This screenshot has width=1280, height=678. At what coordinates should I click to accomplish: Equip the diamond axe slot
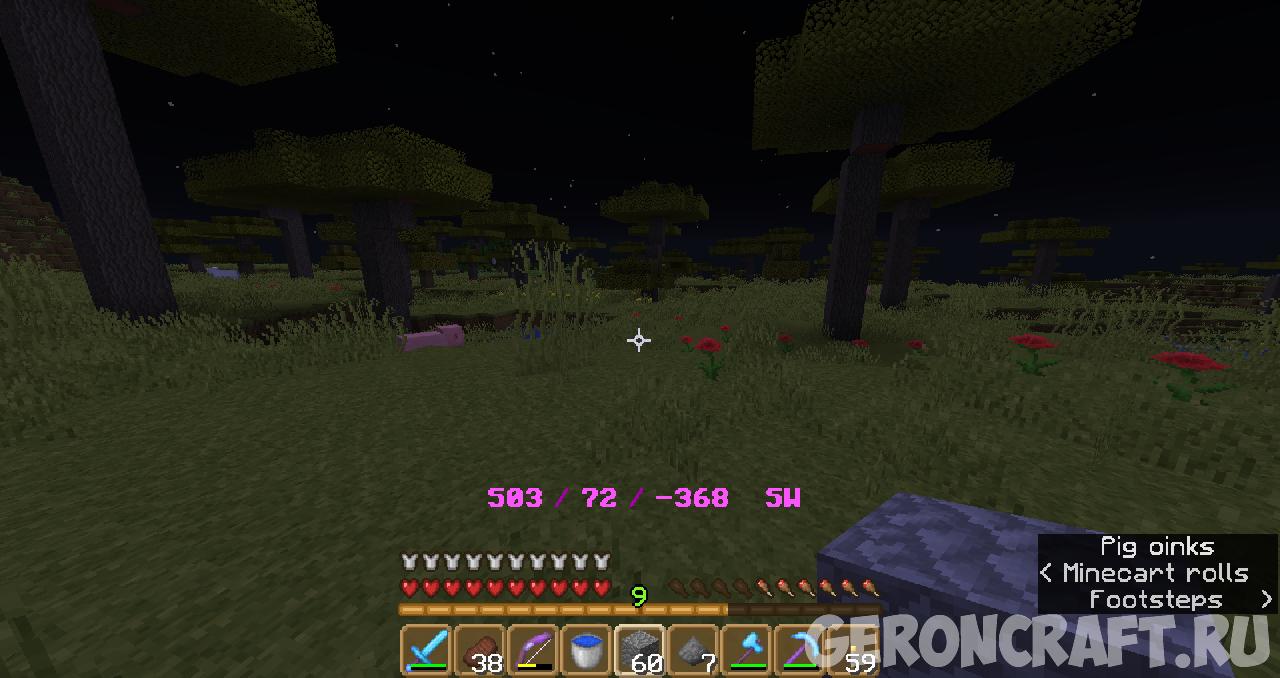tap(747, 650)
